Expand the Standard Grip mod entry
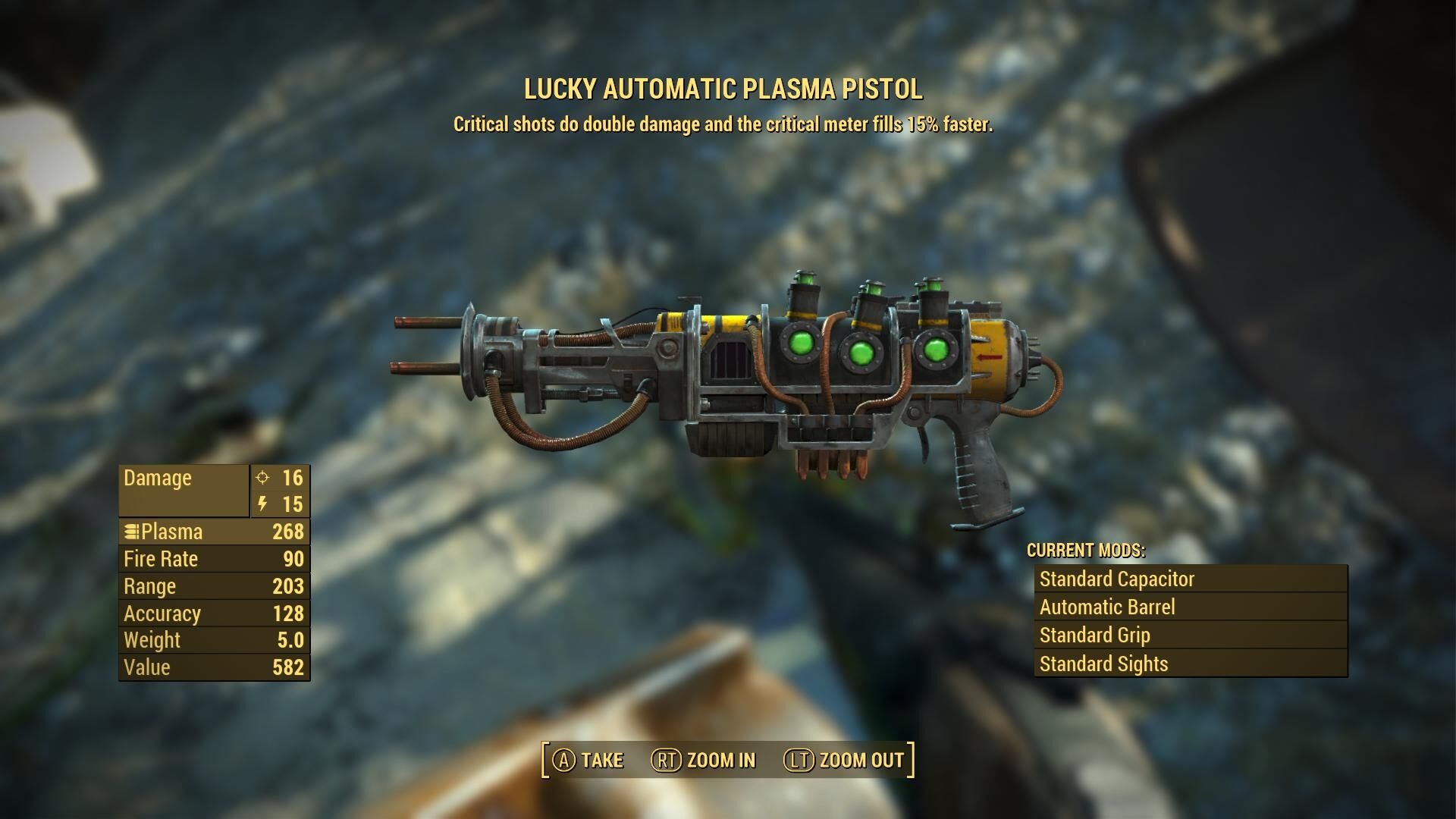 1094,635
